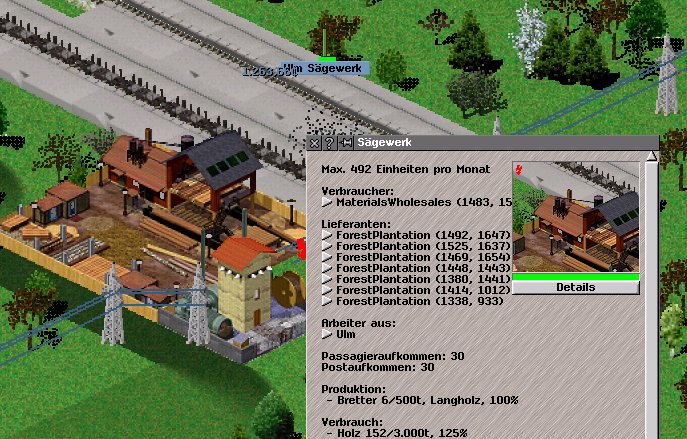Click the pin/sticky icon in title bar
Viewport: 687px width, 439px height.
(x=345, y=143)
